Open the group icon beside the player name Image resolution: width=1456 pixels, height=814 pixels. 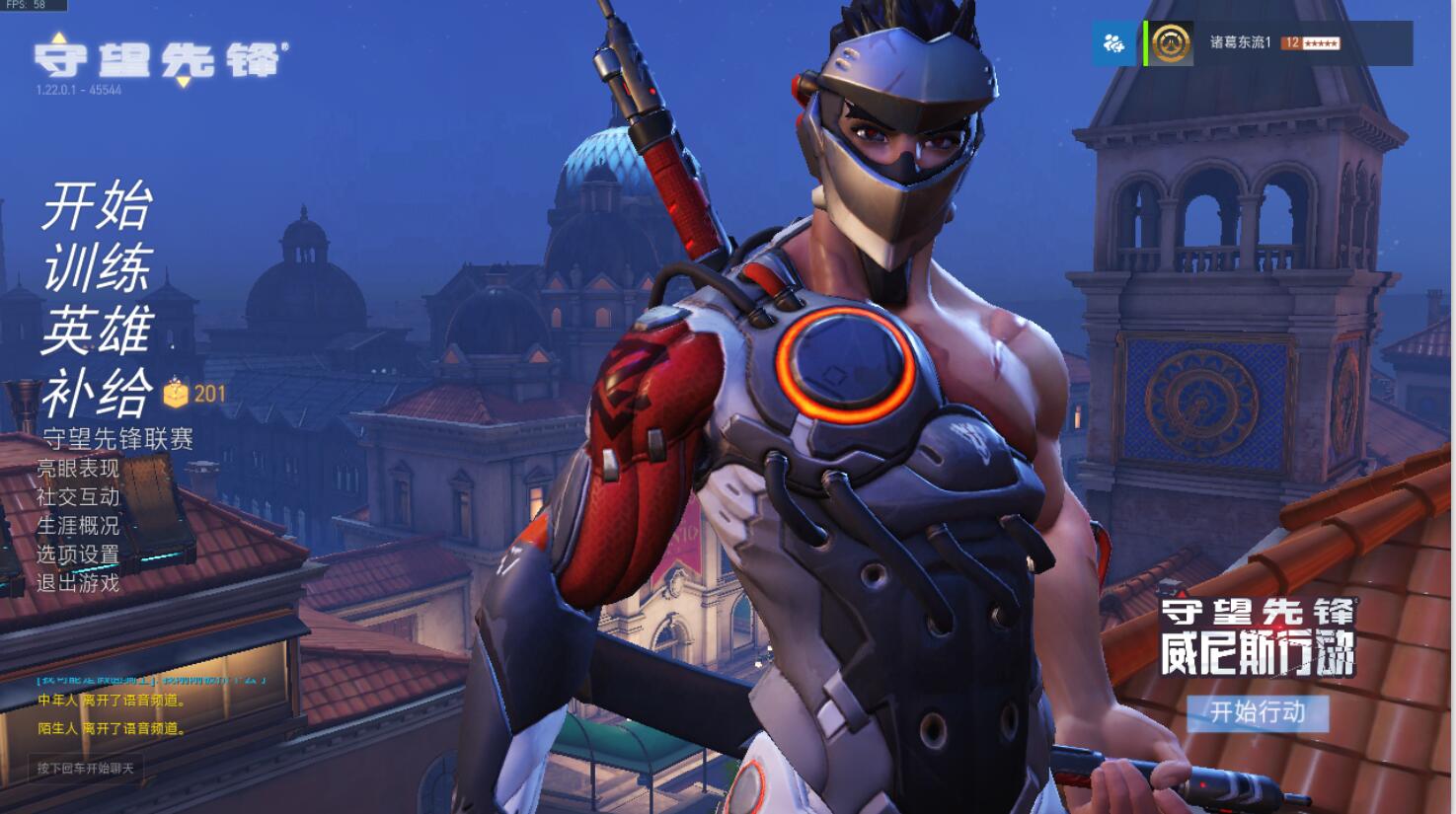coord(1115,43)
